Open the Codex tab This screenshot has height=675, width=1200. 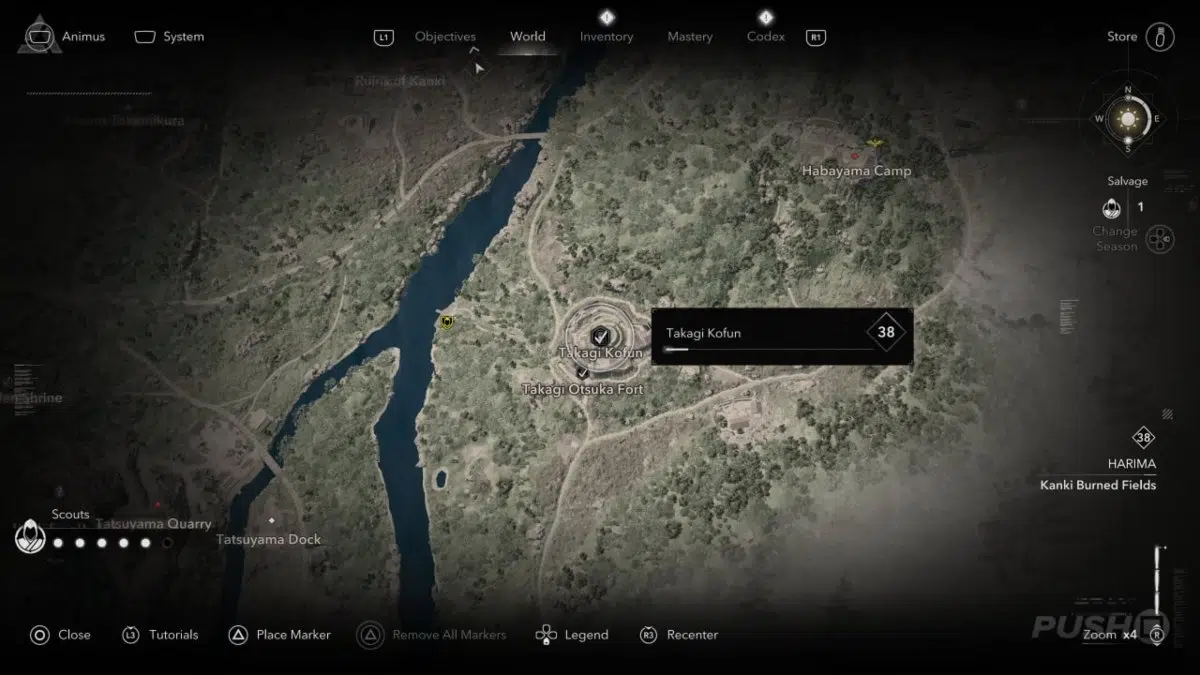pos(766,37)
